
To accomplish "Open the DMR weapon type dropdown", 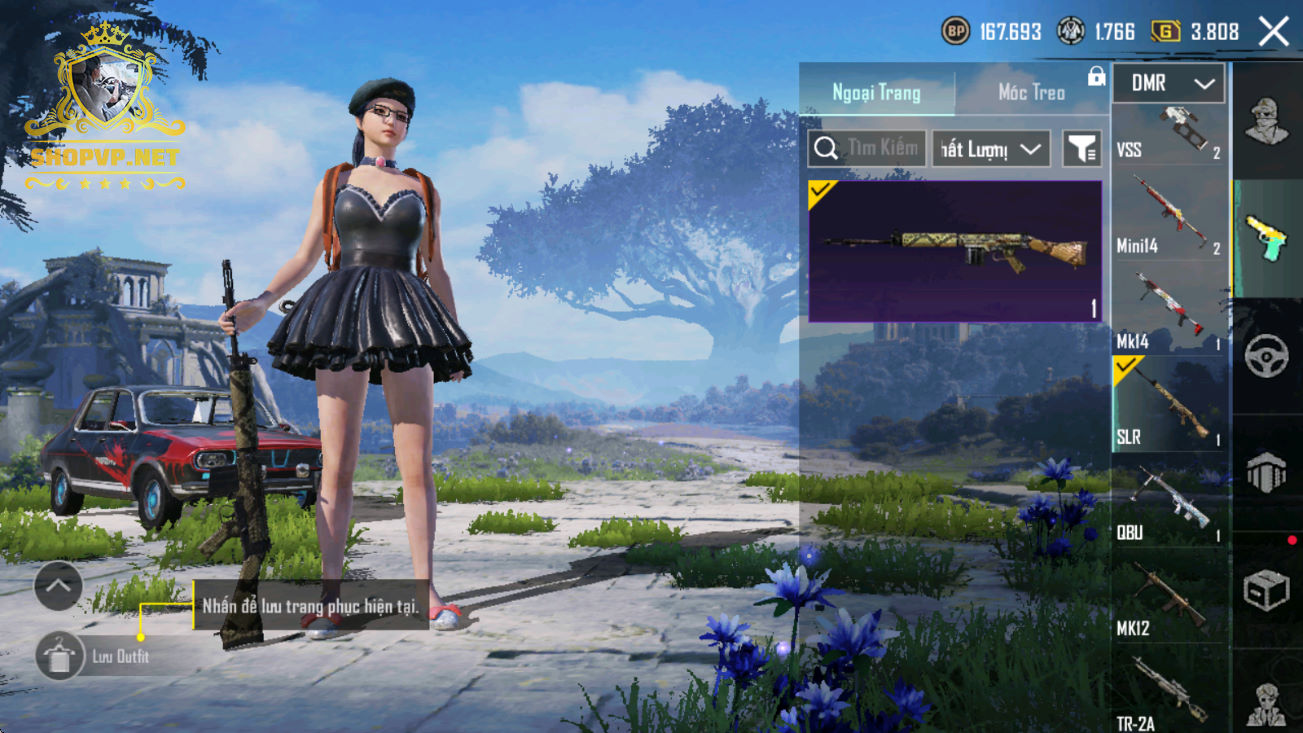I will 1168,84.
